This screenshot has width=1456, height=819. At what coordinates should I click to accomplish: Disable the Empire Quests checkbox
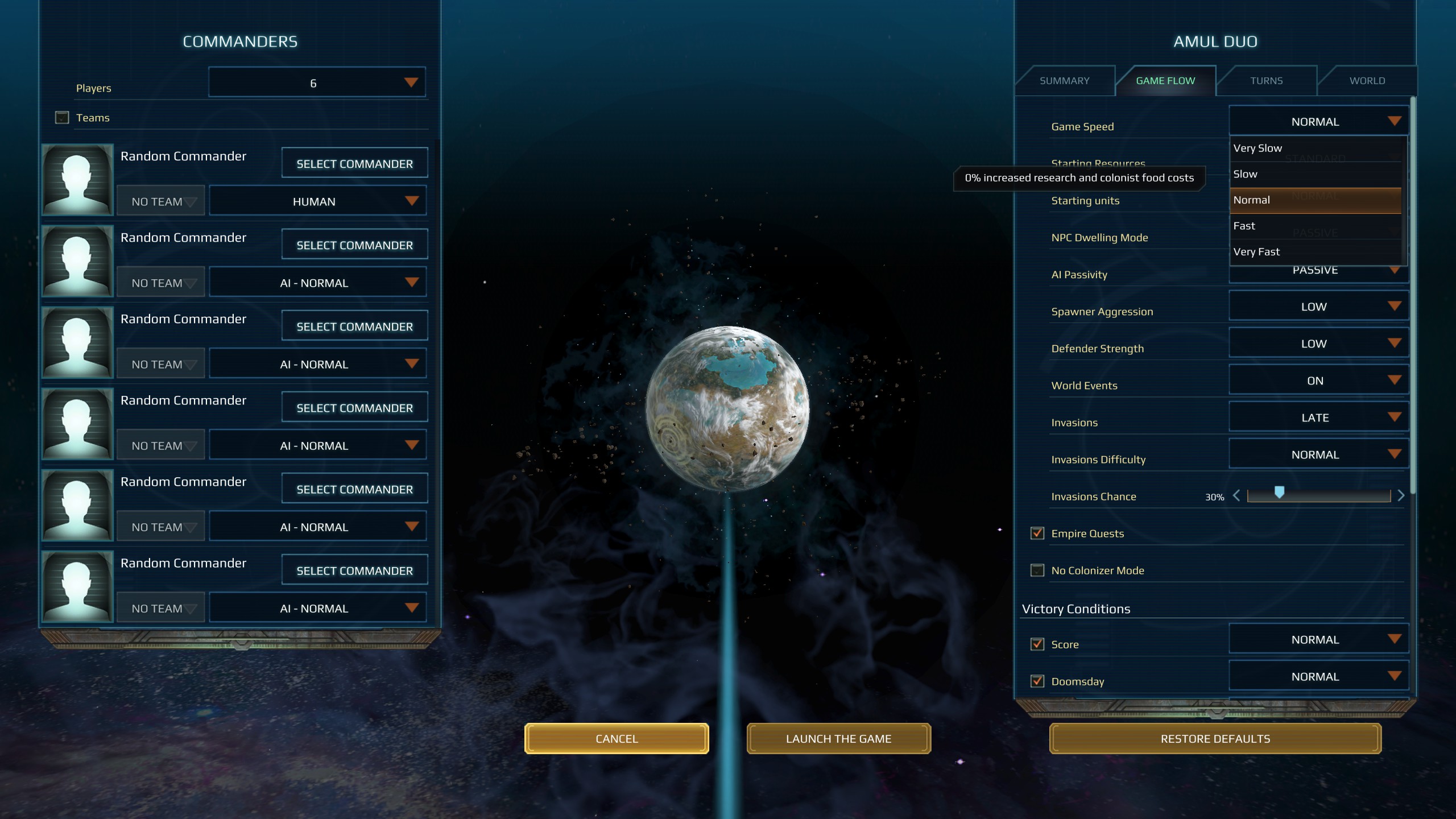1037,533
